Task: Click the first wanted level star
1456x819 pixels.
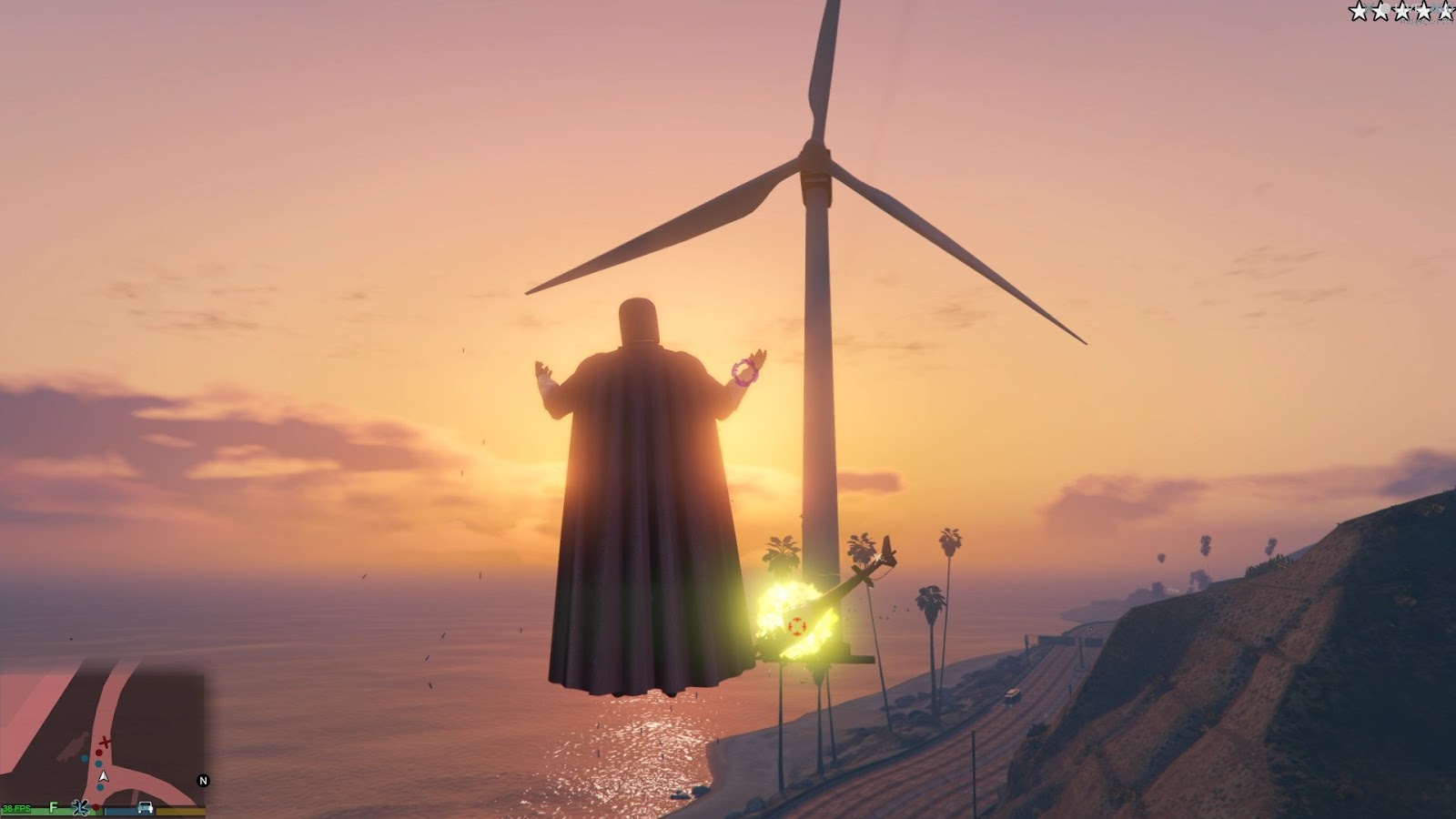Action: pos(1359,12)
